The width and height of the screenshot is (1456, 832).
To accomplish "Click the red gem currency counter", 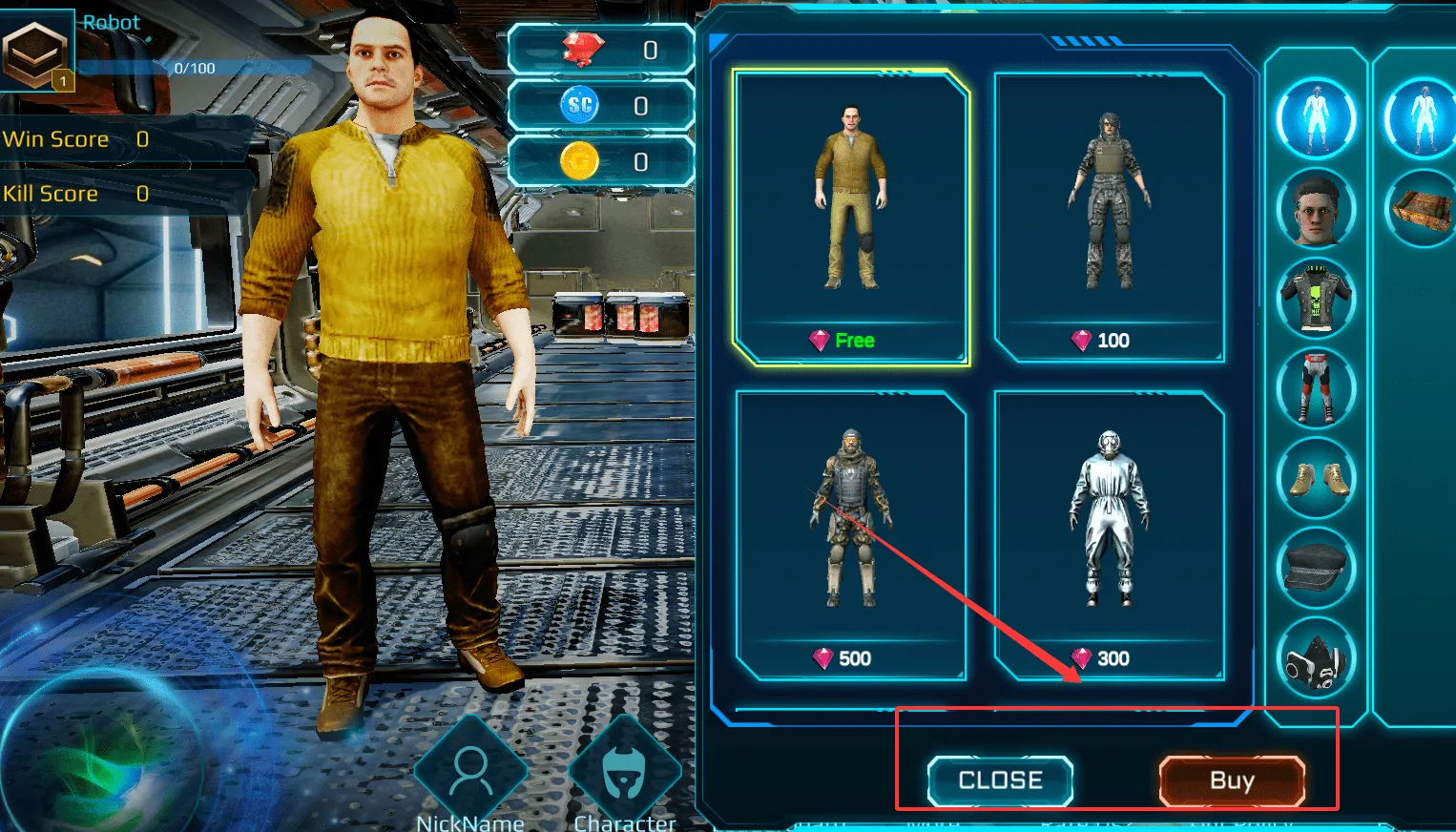I will 601,50.
